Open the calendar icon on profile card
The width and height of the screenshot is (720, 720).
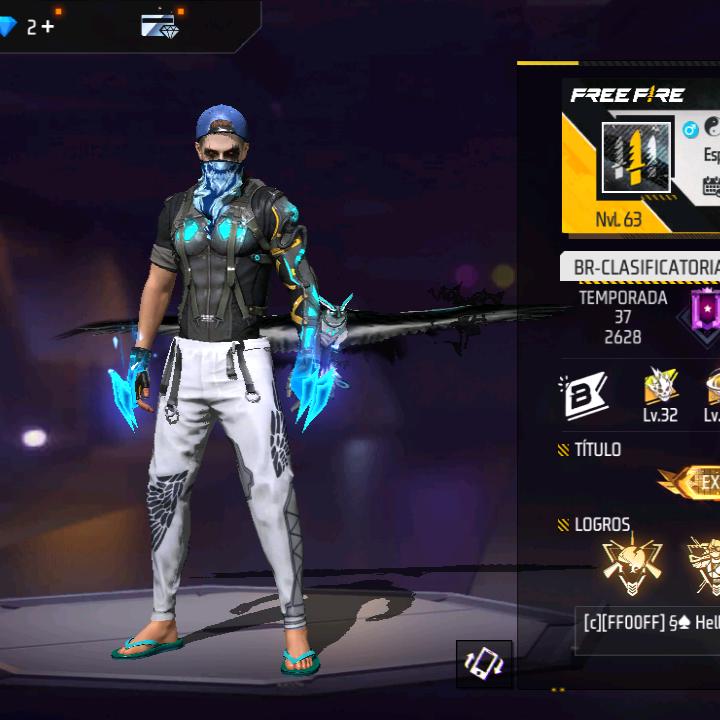tap(711, 187)
